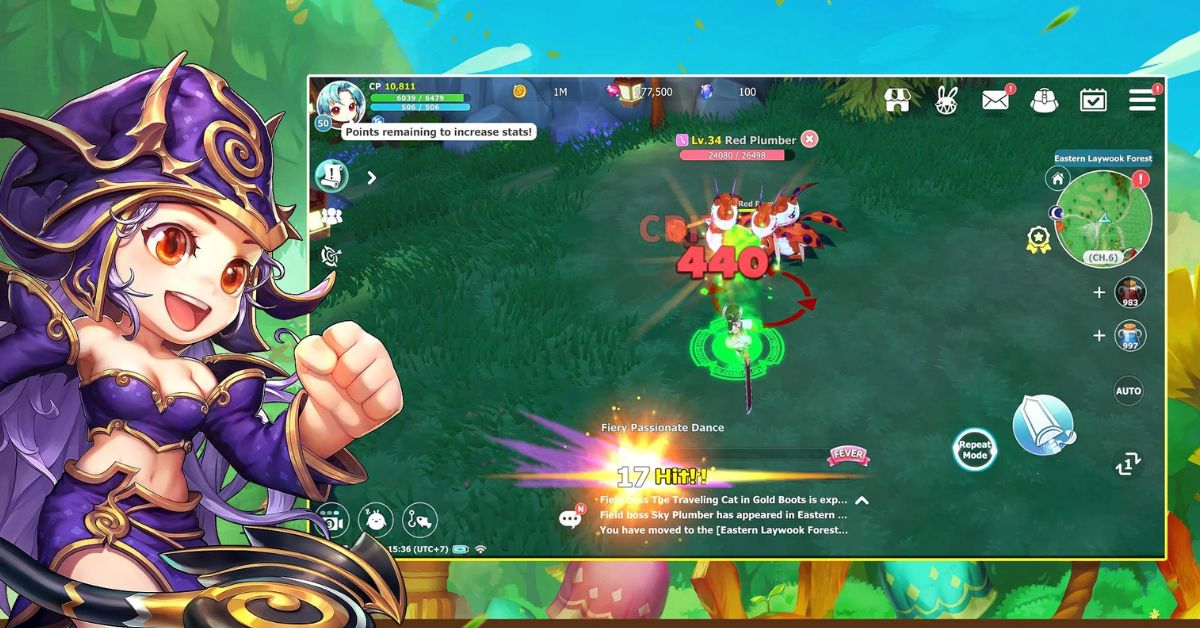Open the fishing hook icon
The width and height of the screenshot is (1200, 628).
[421, 519]
